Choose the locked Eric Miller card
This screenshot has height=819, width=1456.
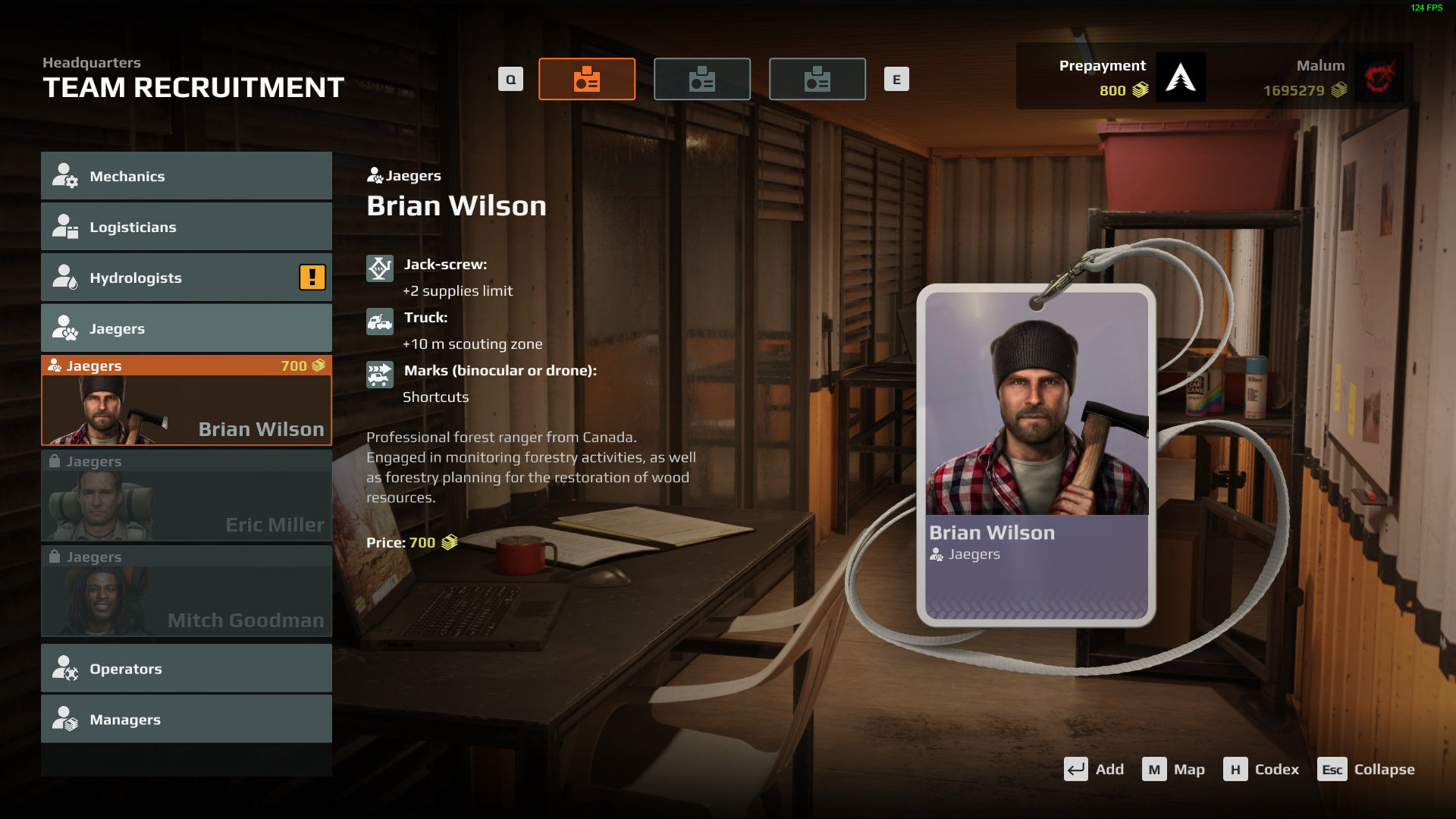tap(186, 496)
